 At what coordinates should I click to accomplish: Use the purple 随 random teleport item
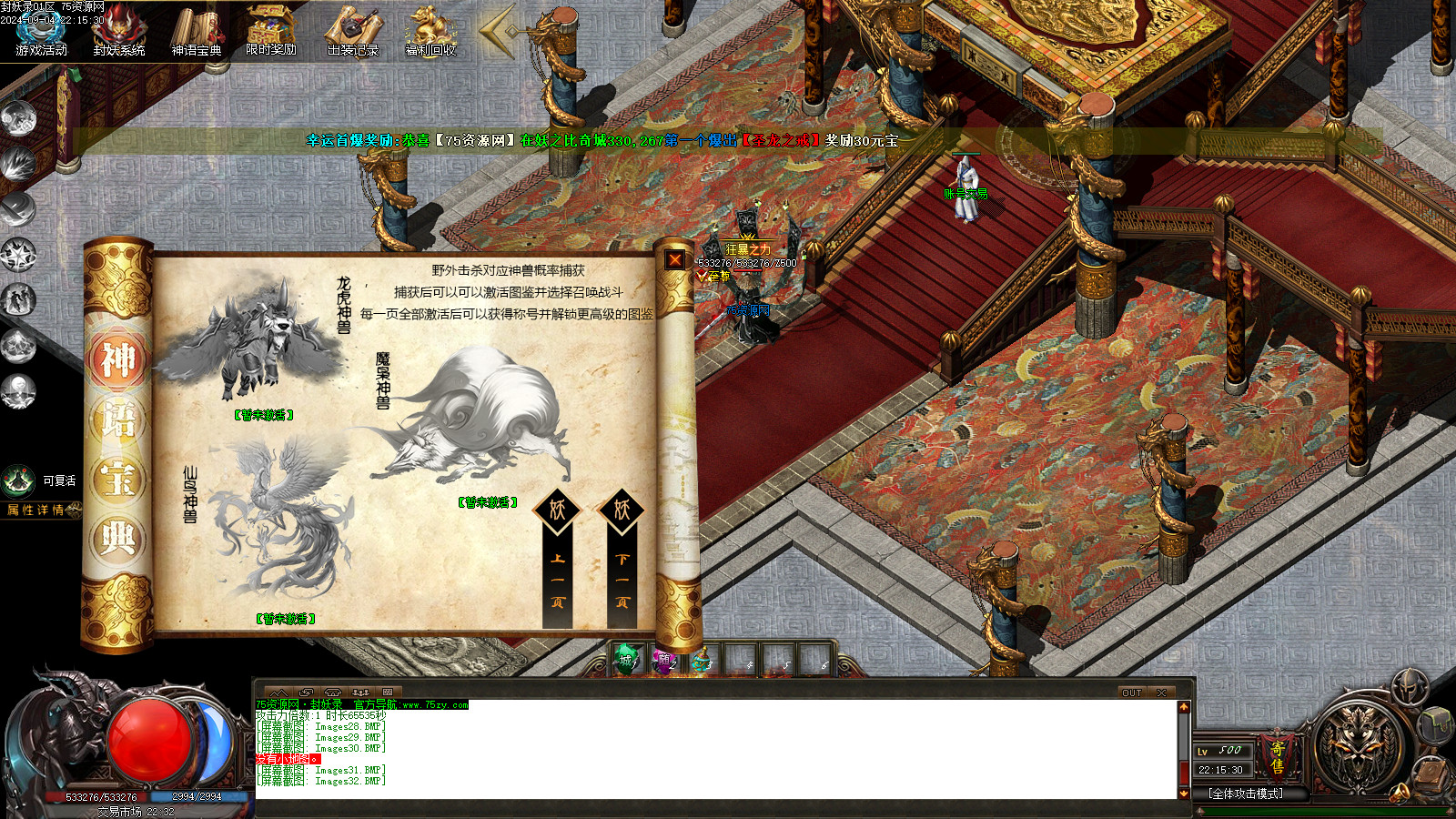pos(664,660)
